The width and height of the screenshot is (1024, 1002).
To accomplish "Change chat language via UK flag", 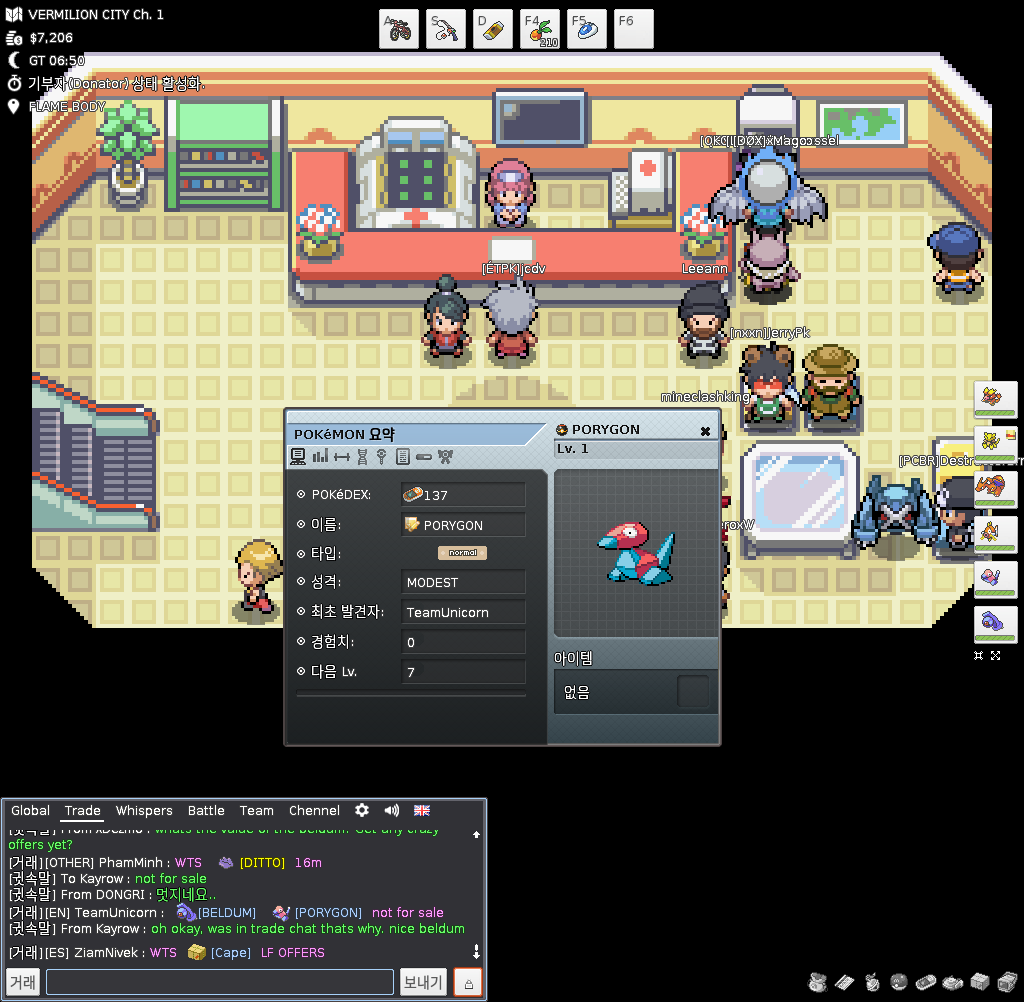I will point(422,811).
